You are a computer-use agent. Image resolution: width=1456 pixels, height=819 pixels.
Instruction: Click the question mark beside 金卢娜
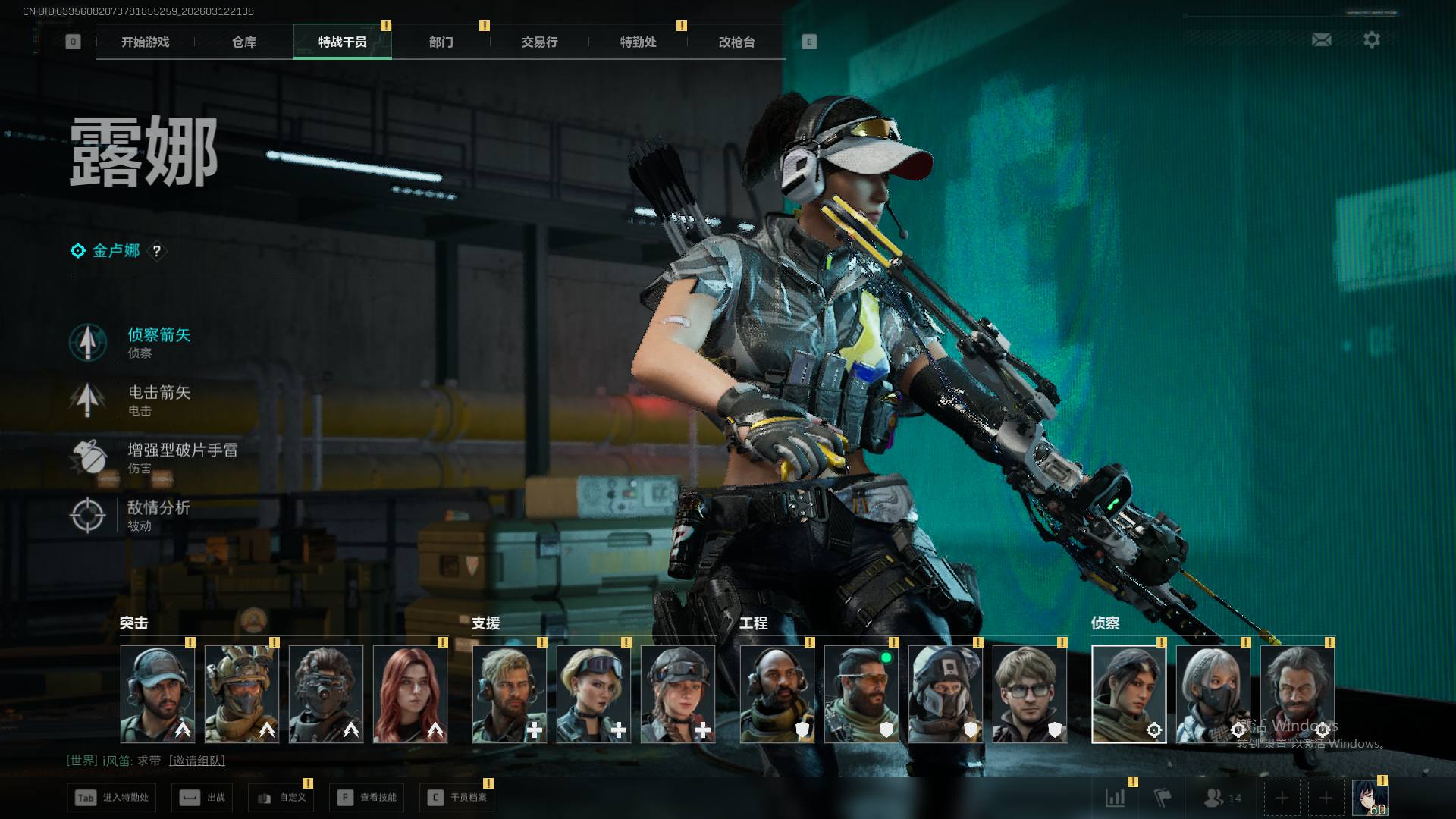[156, 251]
